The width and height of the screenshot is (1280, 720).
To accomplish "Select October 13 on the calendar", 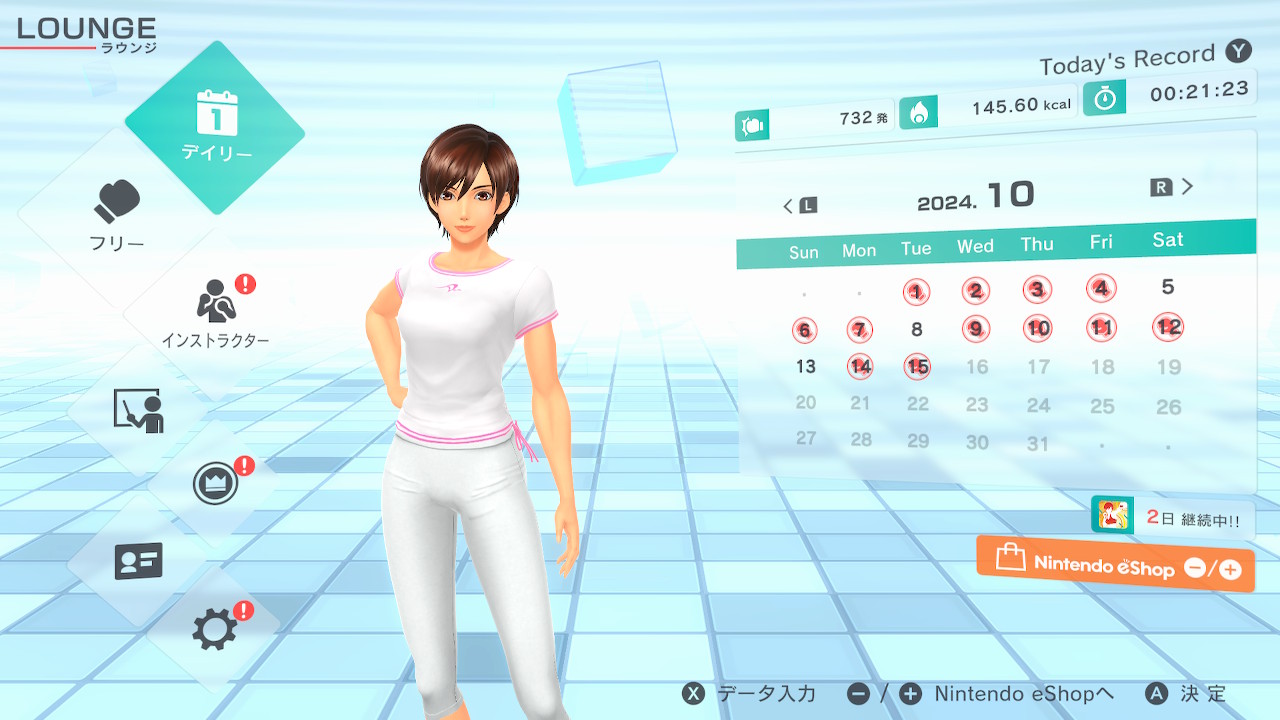I will click(x=806, y=366).
